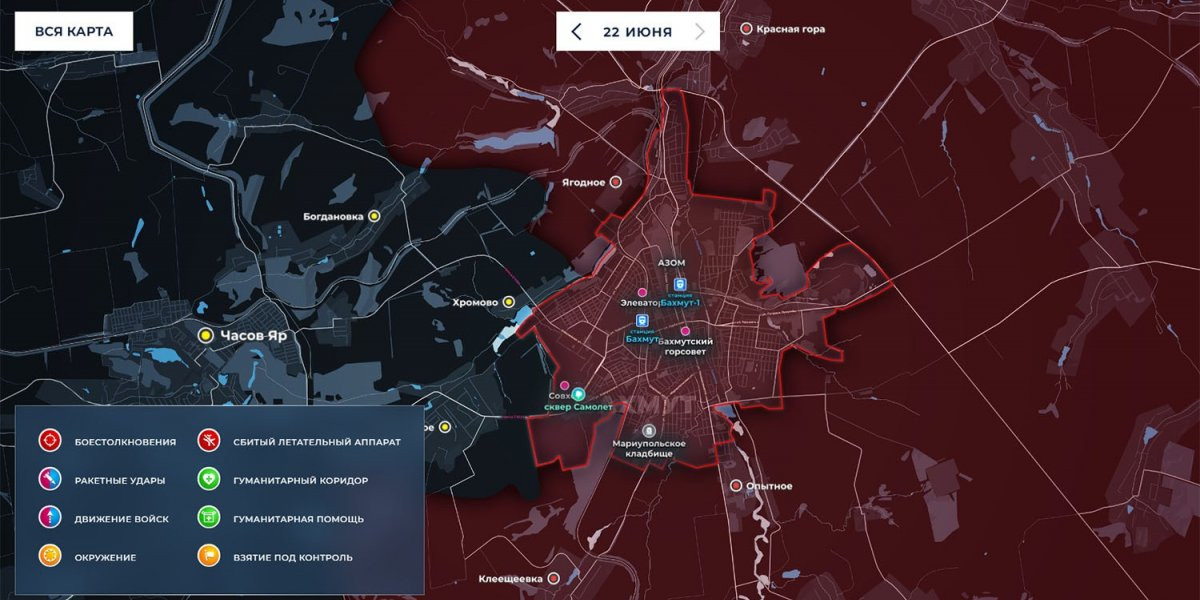
Task: Select the Боестолкновения legend entry
Action: point(50,441)
